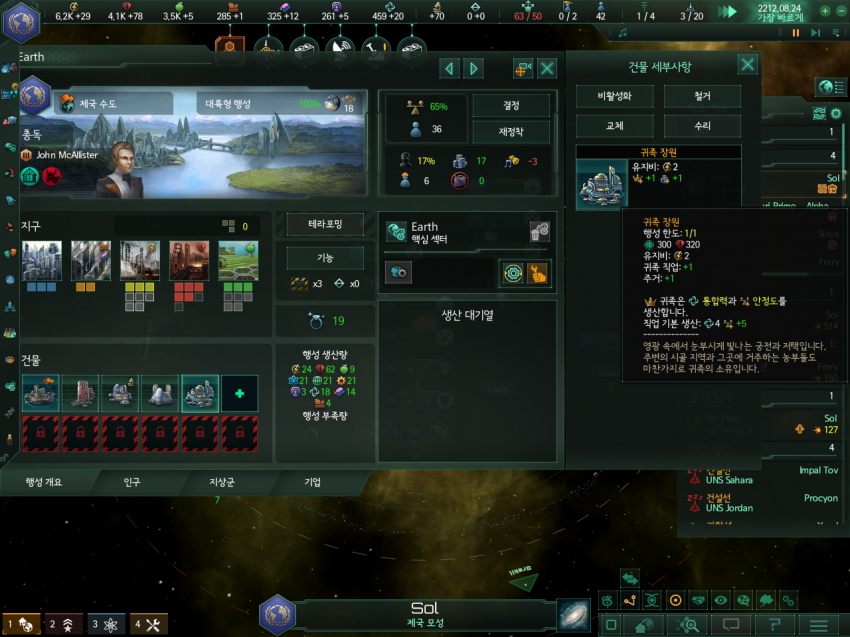The width and height of the screenshot is (850, 637).
Task: Select the 행성 개요 planet overview tab
Action: click(43, 482)
